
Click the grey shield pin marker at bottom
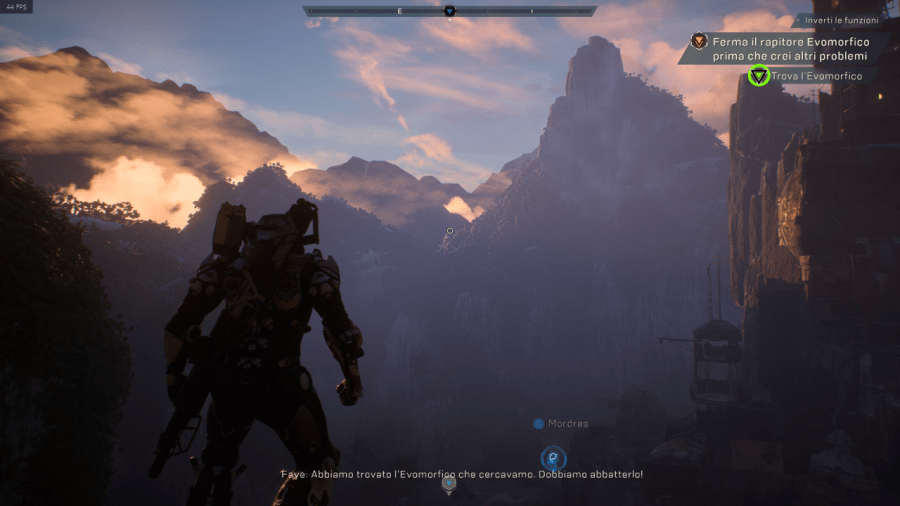point(449,484)
